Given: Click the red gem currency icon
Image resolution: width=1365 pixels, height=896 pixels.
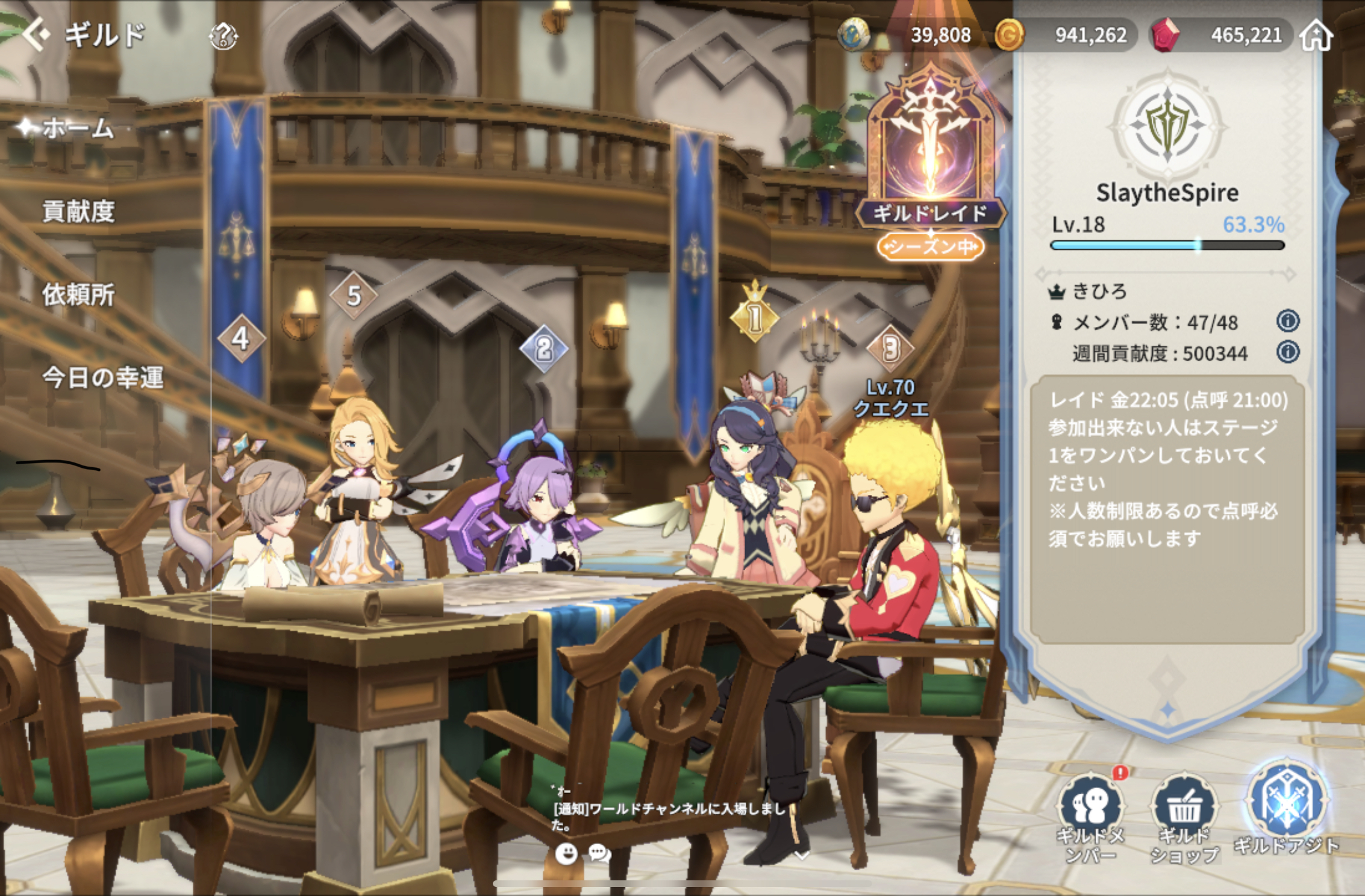Looking at the screenshot, I should [x=1166, y=35].
